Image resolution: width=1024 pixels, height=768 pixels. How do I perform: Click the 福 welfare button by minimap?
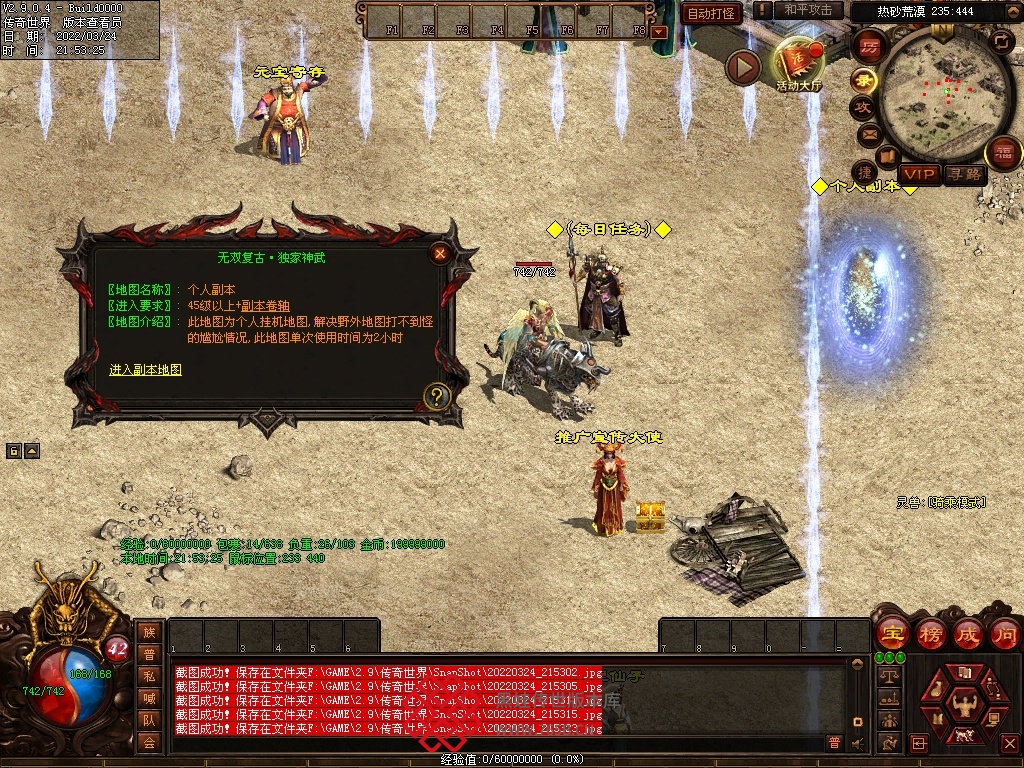click(x=1003, y=152)
